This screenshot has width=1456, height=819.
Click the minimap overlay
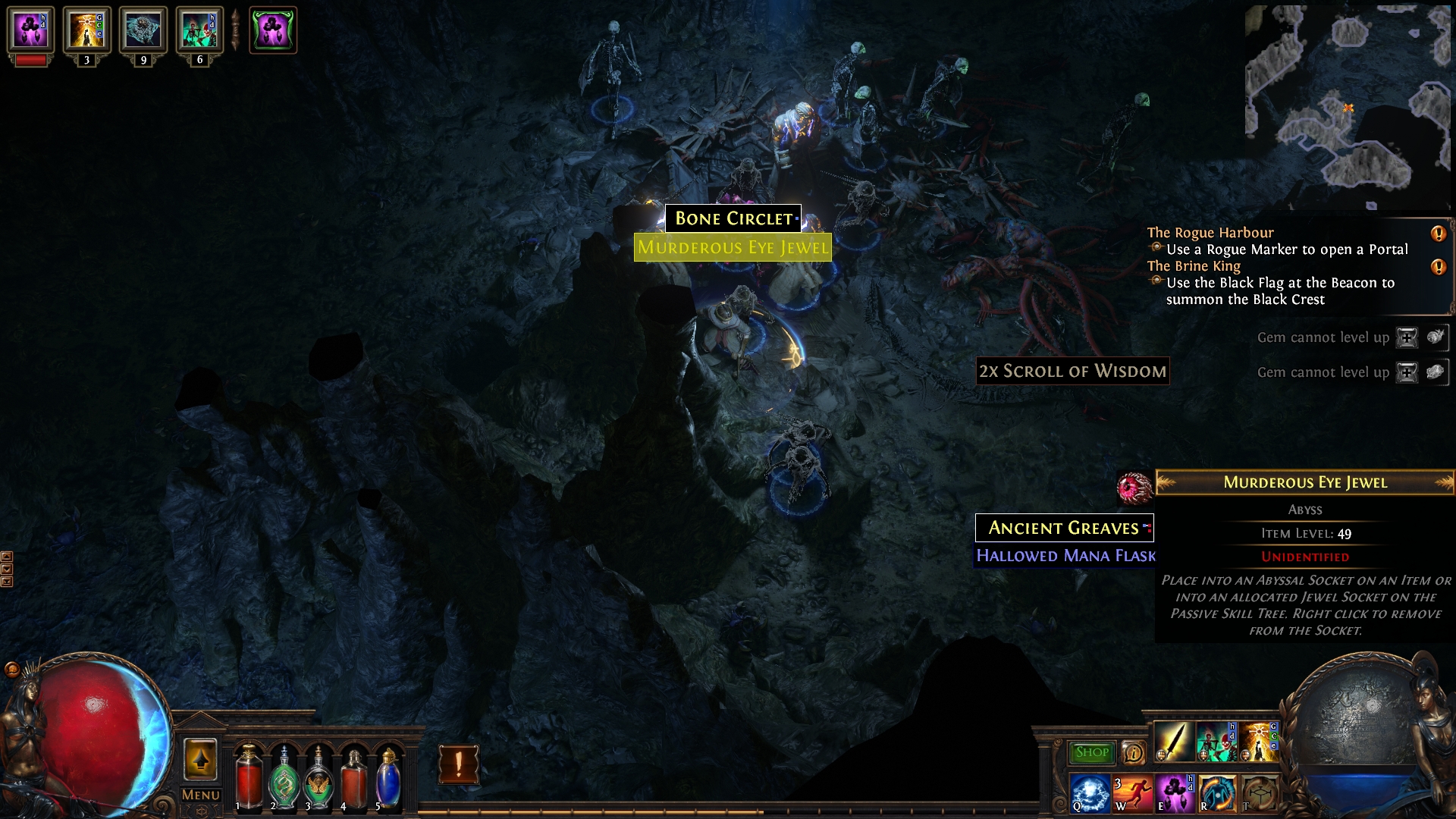(1347, 106)
